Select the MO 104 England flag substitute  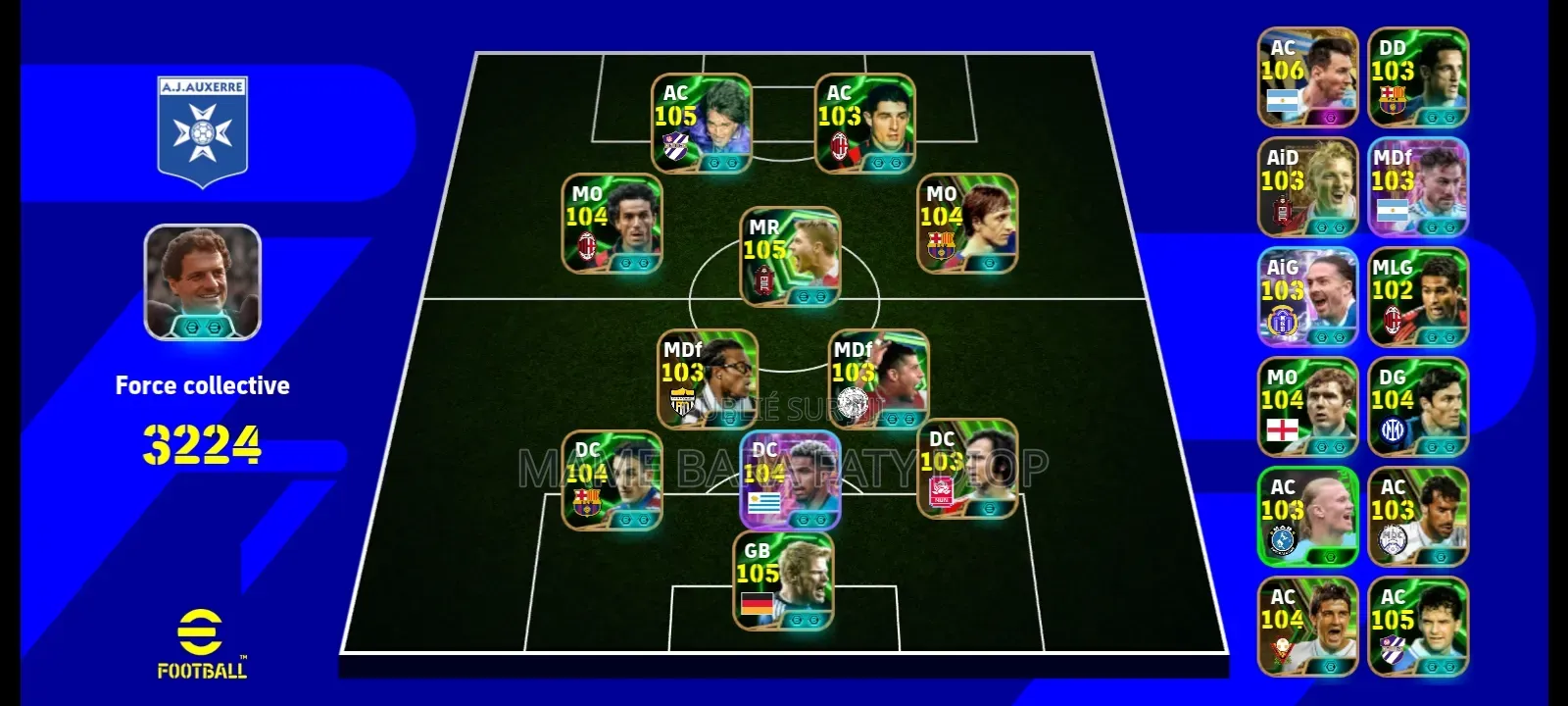click(x=1307, y=407)
